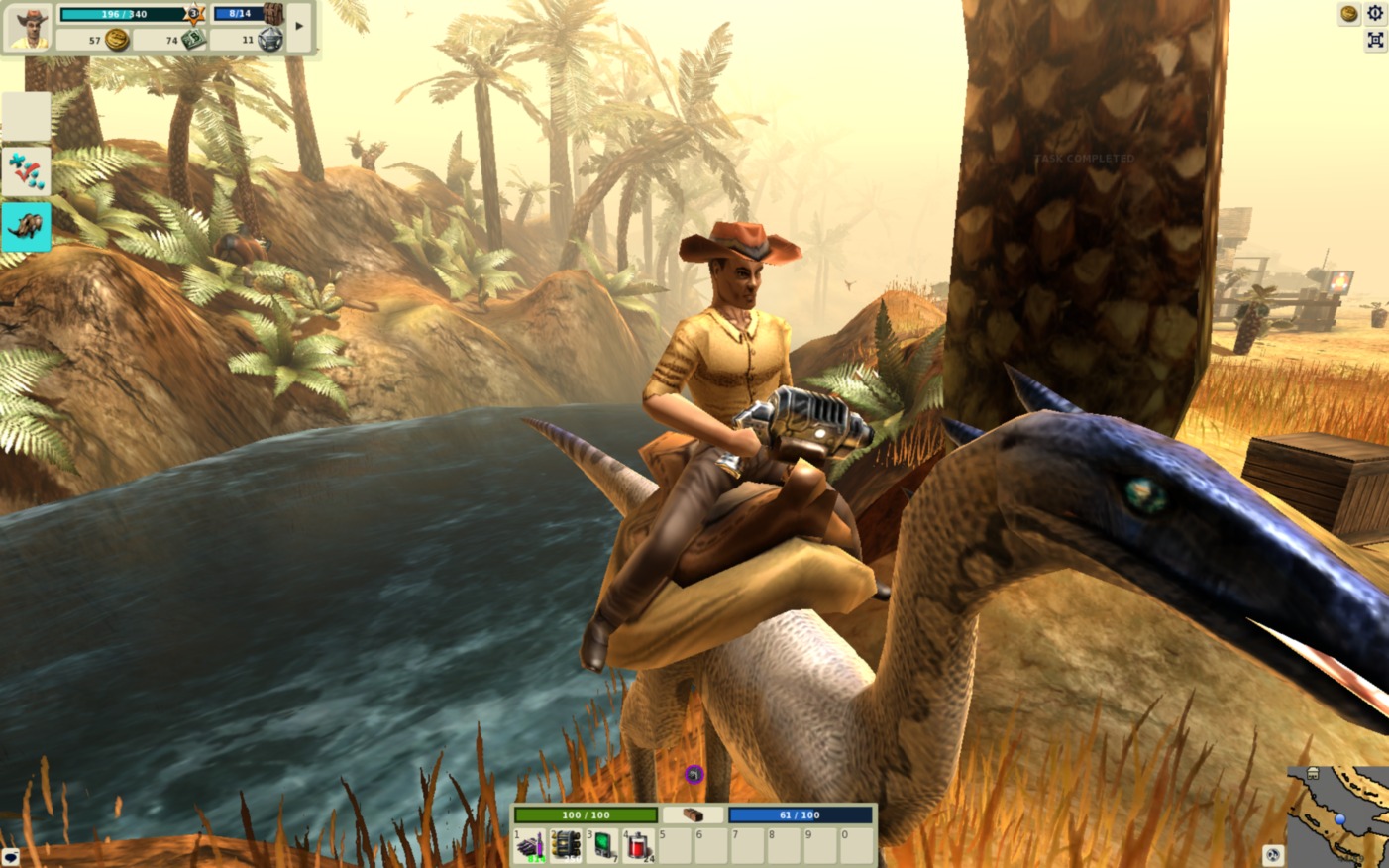The image size is (1389, 868).
Task: Open the red checkmark tasks button
Action: 26,171
